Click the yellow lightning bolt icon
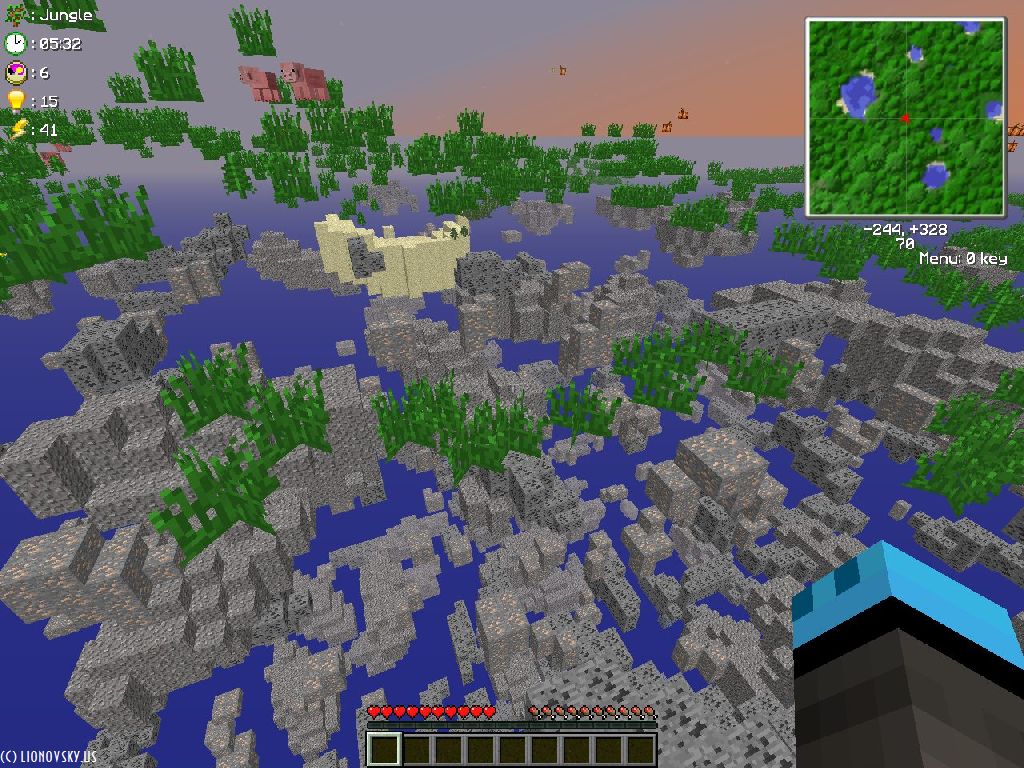This screenshot has width=1024, height=768. [x=17, y=129]
